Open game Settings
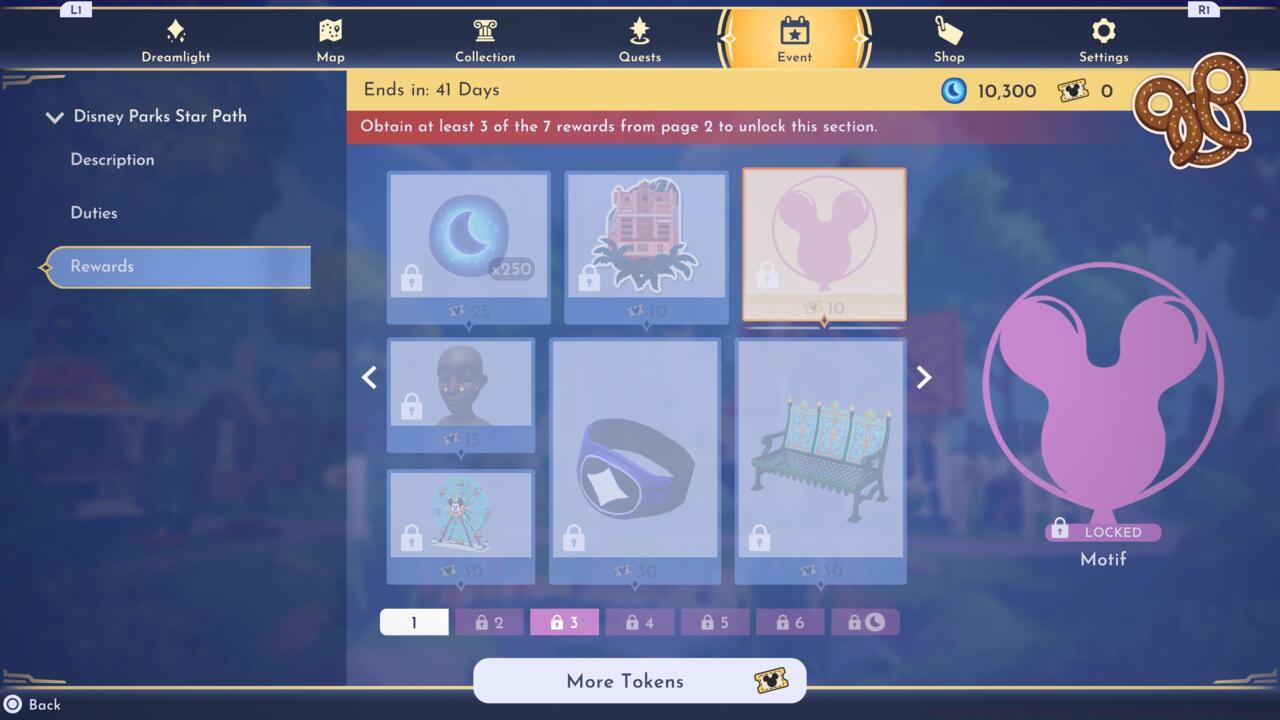This screenshot has width=1280, height=720. (1103, 38)
